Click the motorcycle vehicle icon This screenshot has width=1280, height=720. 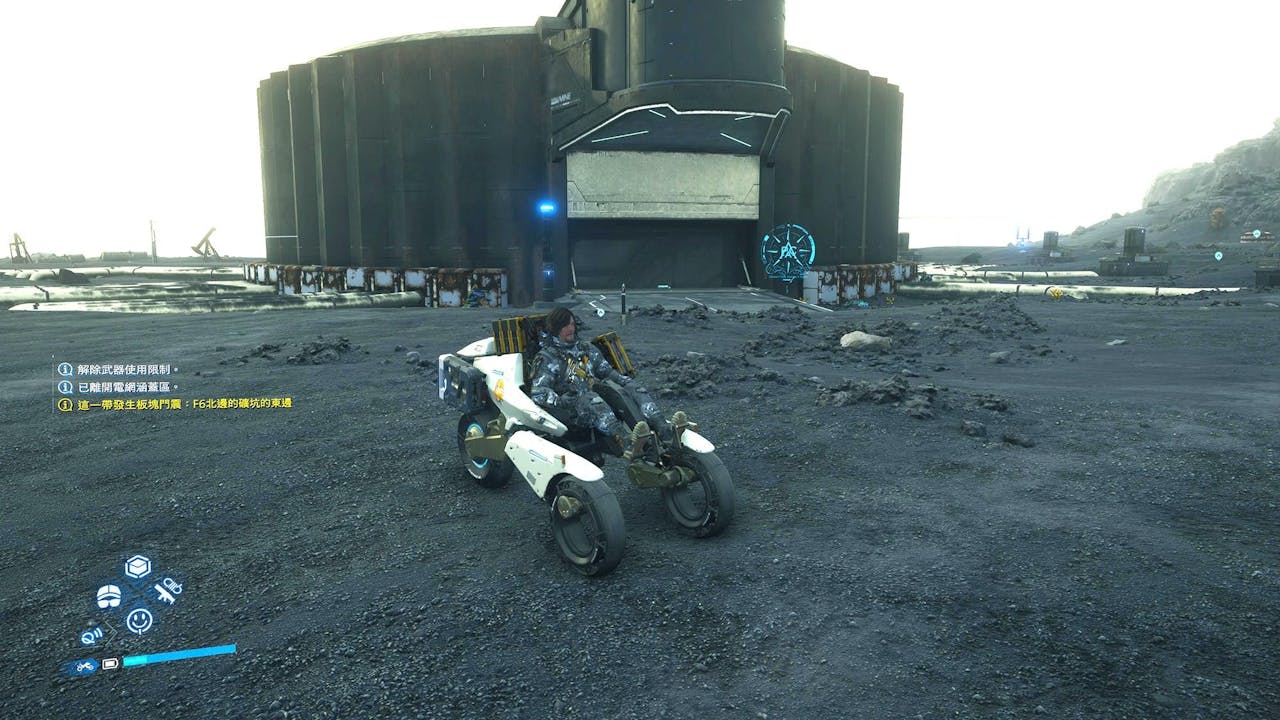click(84, 665)
